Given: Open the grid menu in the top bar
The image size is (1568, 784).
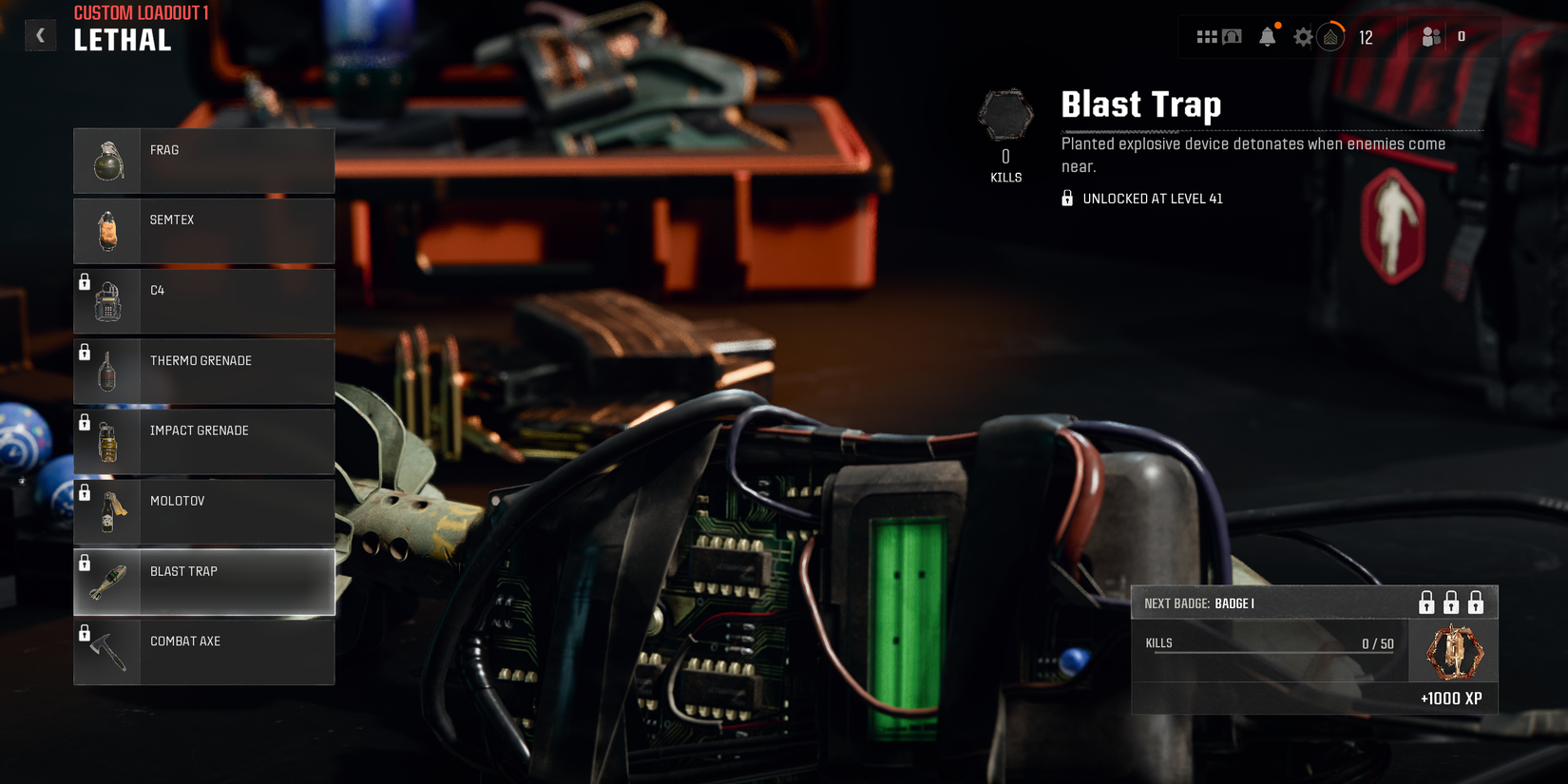Looking at the screenshot, I should (x=1207, y=36).
